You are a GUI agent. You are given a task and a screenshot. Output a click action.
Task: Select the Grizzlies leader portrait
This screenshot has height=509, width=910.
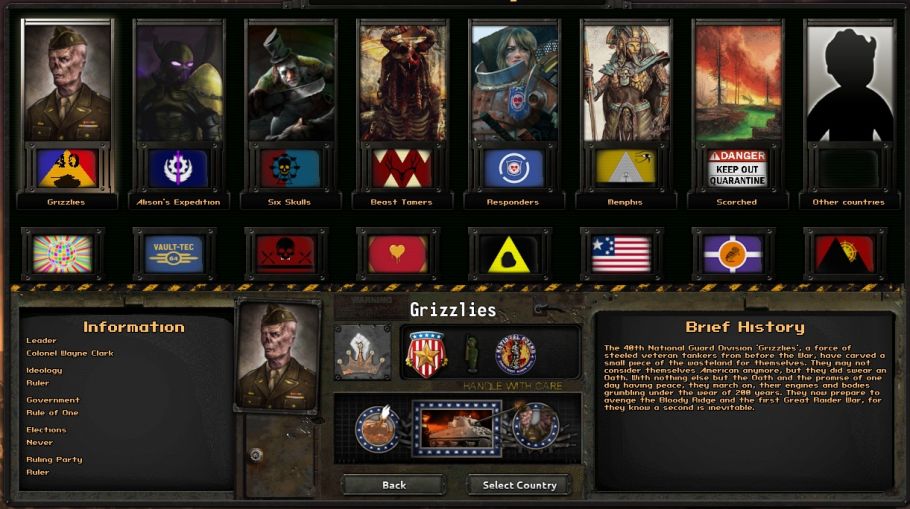pos(67,85)
